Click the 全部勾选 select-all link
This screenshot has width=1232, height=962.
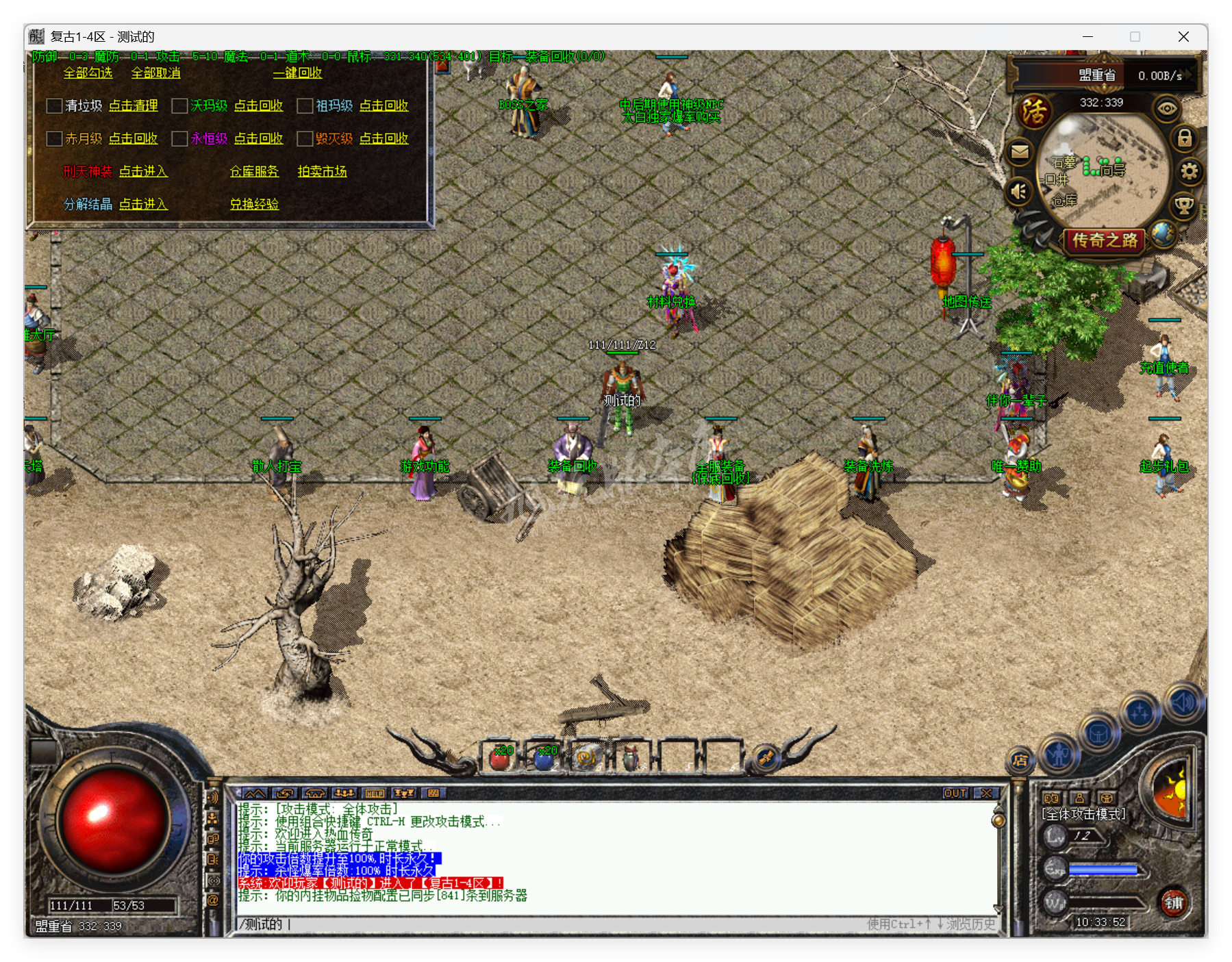[88, 73]
